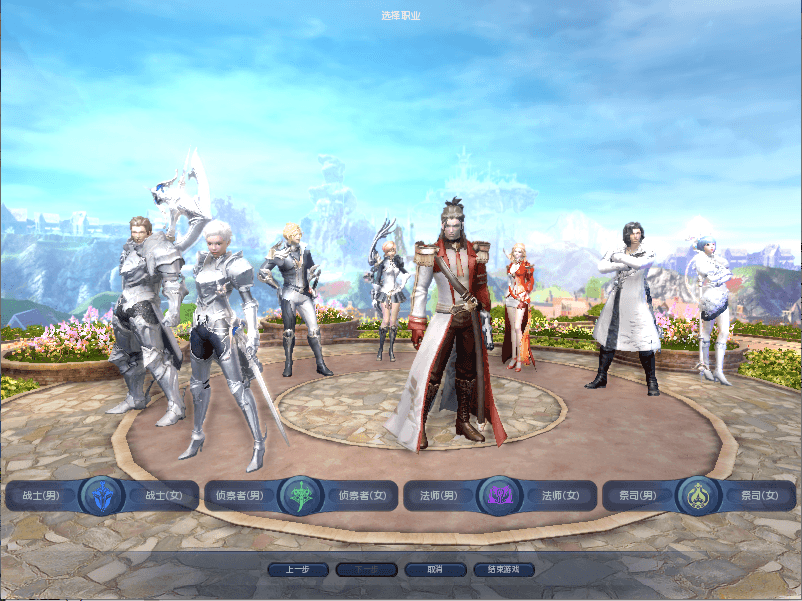802x601 pixels.
Task: Click the gold Priest class emblem
Action: [698, 495]
